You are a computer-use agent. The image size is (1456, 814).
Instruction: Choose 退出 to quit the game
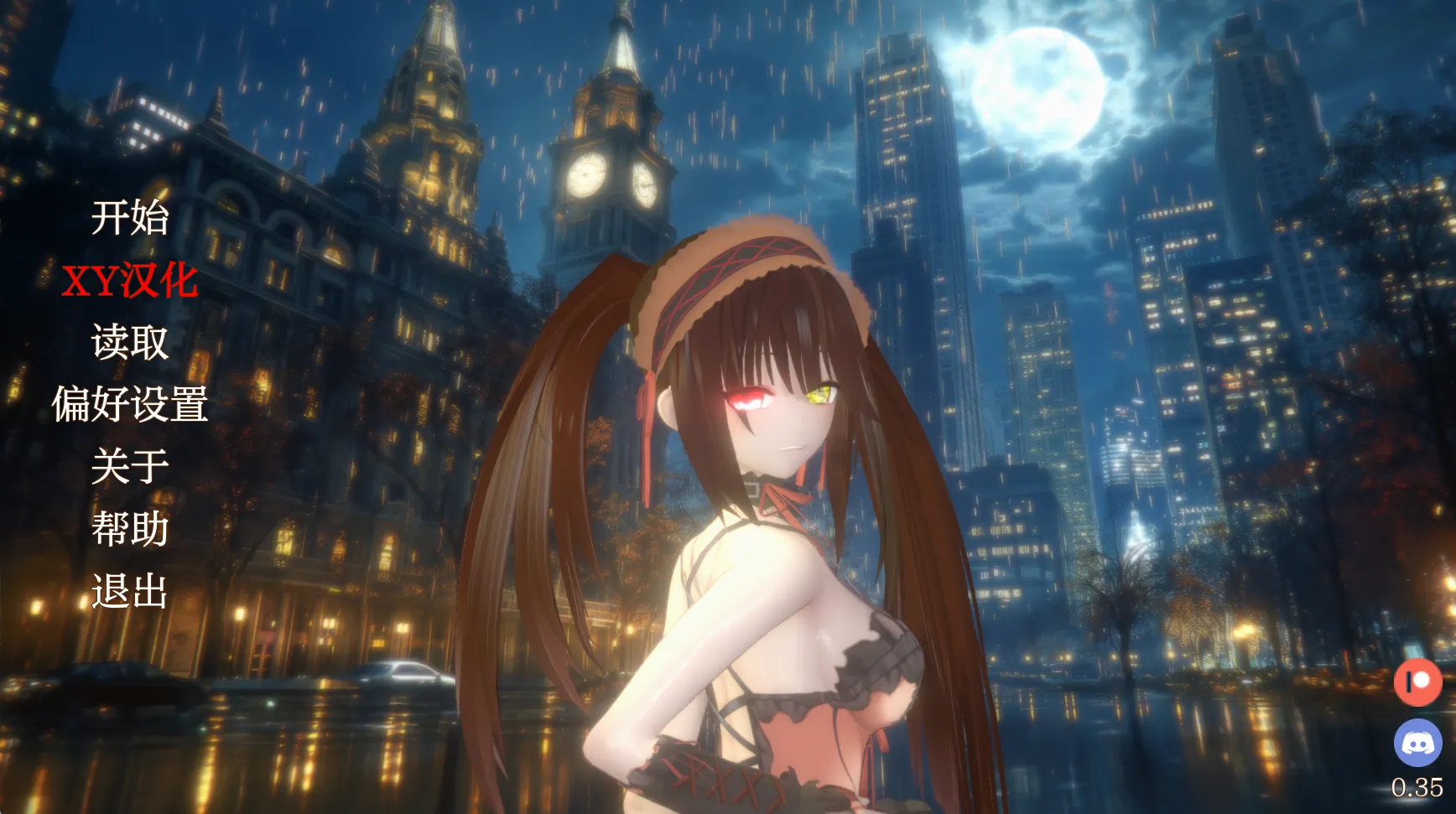132,591
